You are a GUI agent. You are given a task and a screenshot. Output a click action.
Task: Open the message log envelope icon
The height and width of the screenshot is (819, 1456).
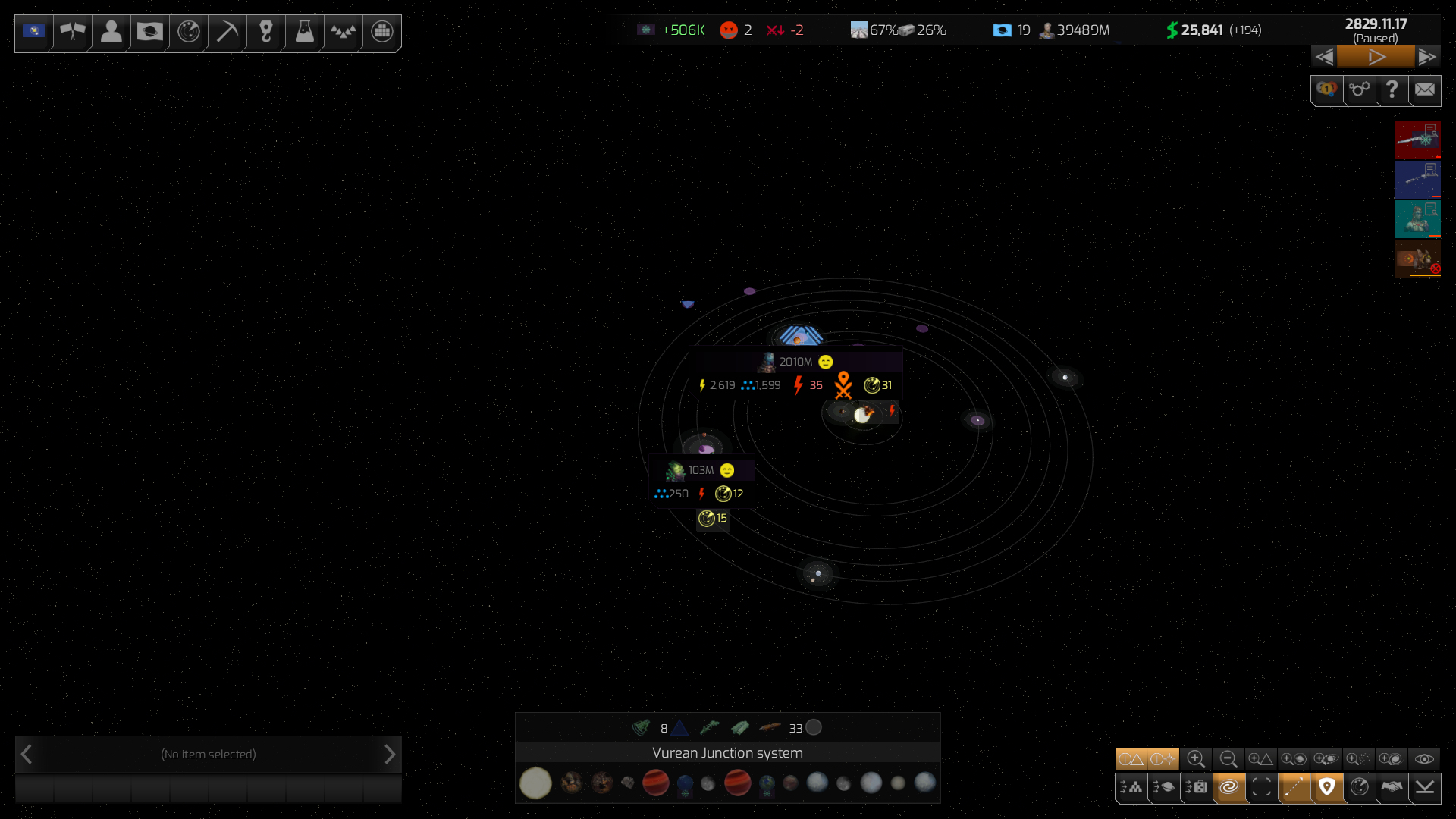[x=1425, y=90]
